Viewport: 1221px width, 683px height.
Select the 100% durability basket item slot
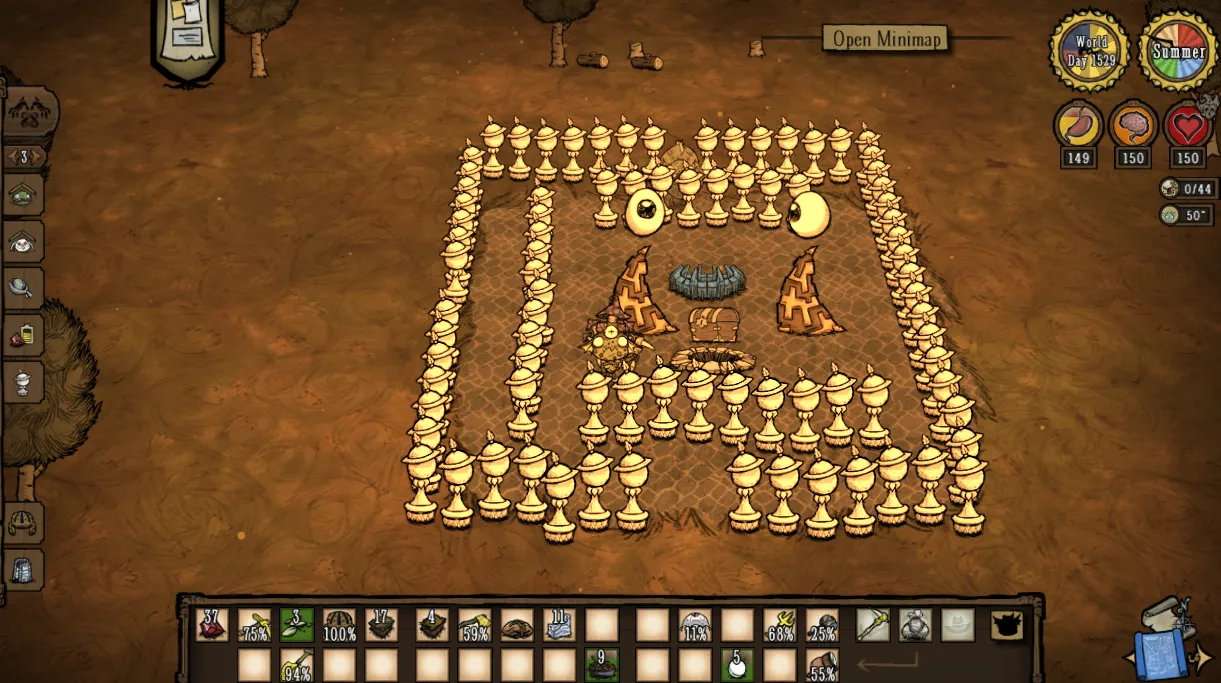(339, 625)
